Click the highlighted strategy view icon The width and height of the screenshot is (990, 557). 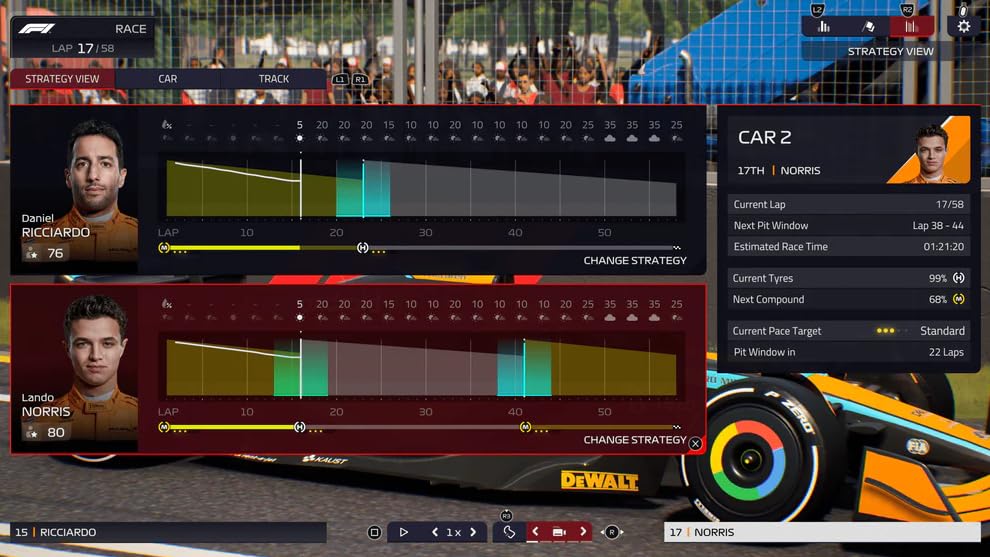tap(910, 27)
